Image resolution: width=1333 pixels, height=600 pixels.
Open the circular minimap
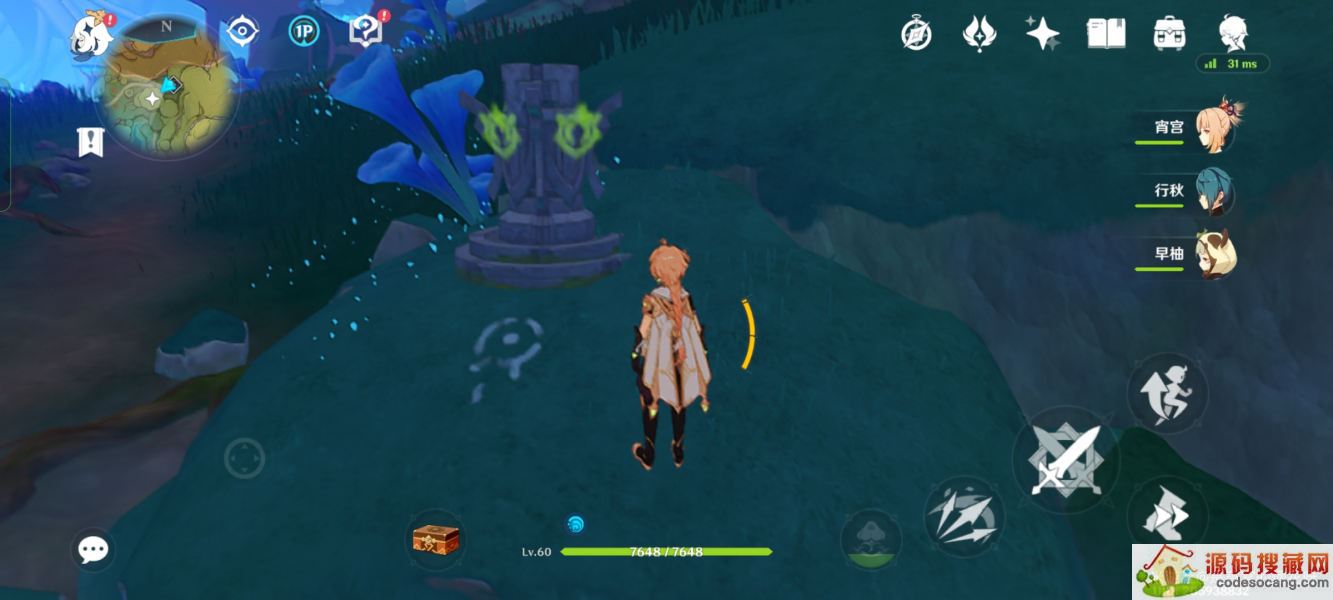[x=167, y=87]
